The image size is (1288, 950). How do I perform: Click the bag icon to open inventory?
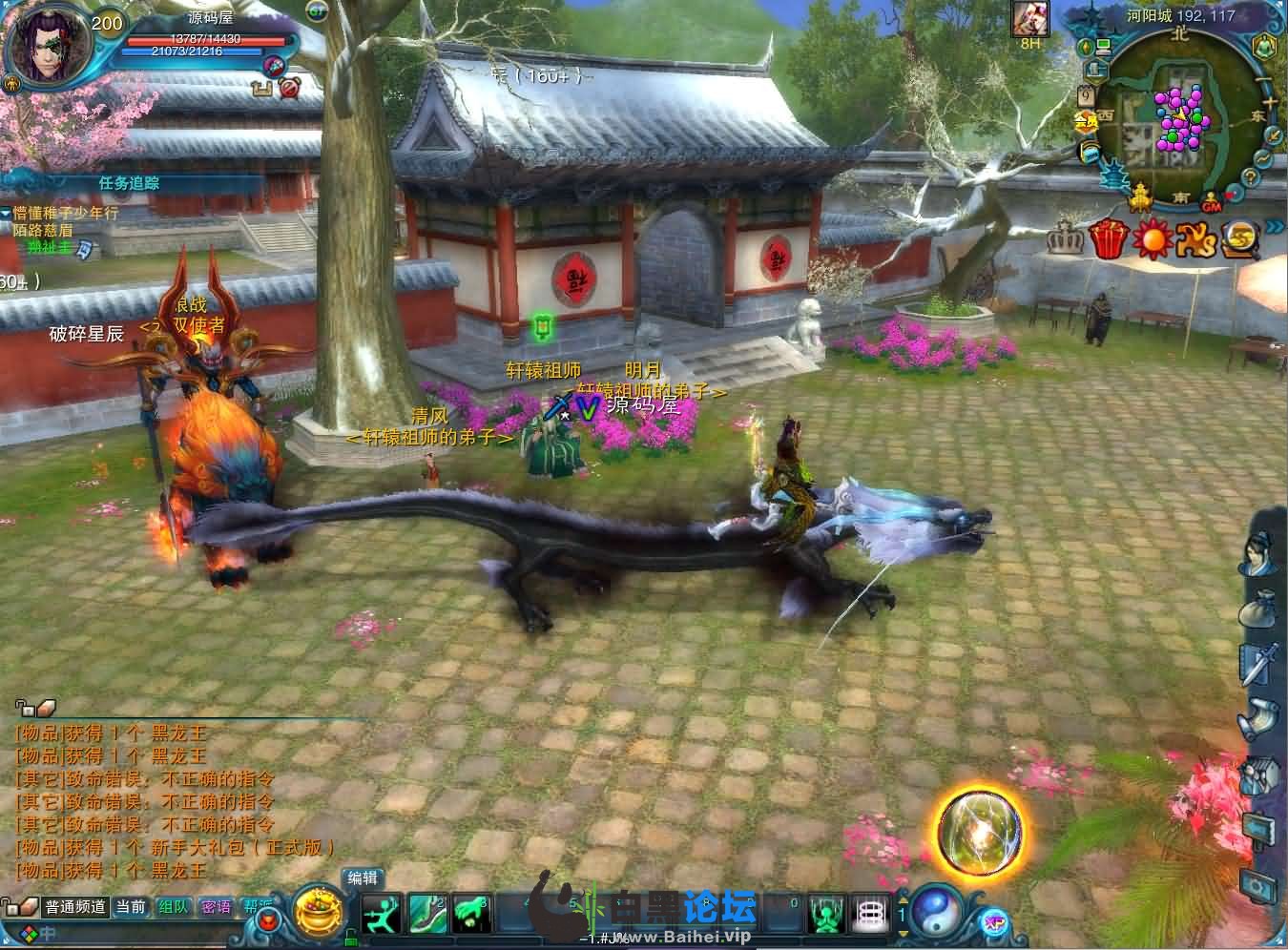pos(1257,608)
